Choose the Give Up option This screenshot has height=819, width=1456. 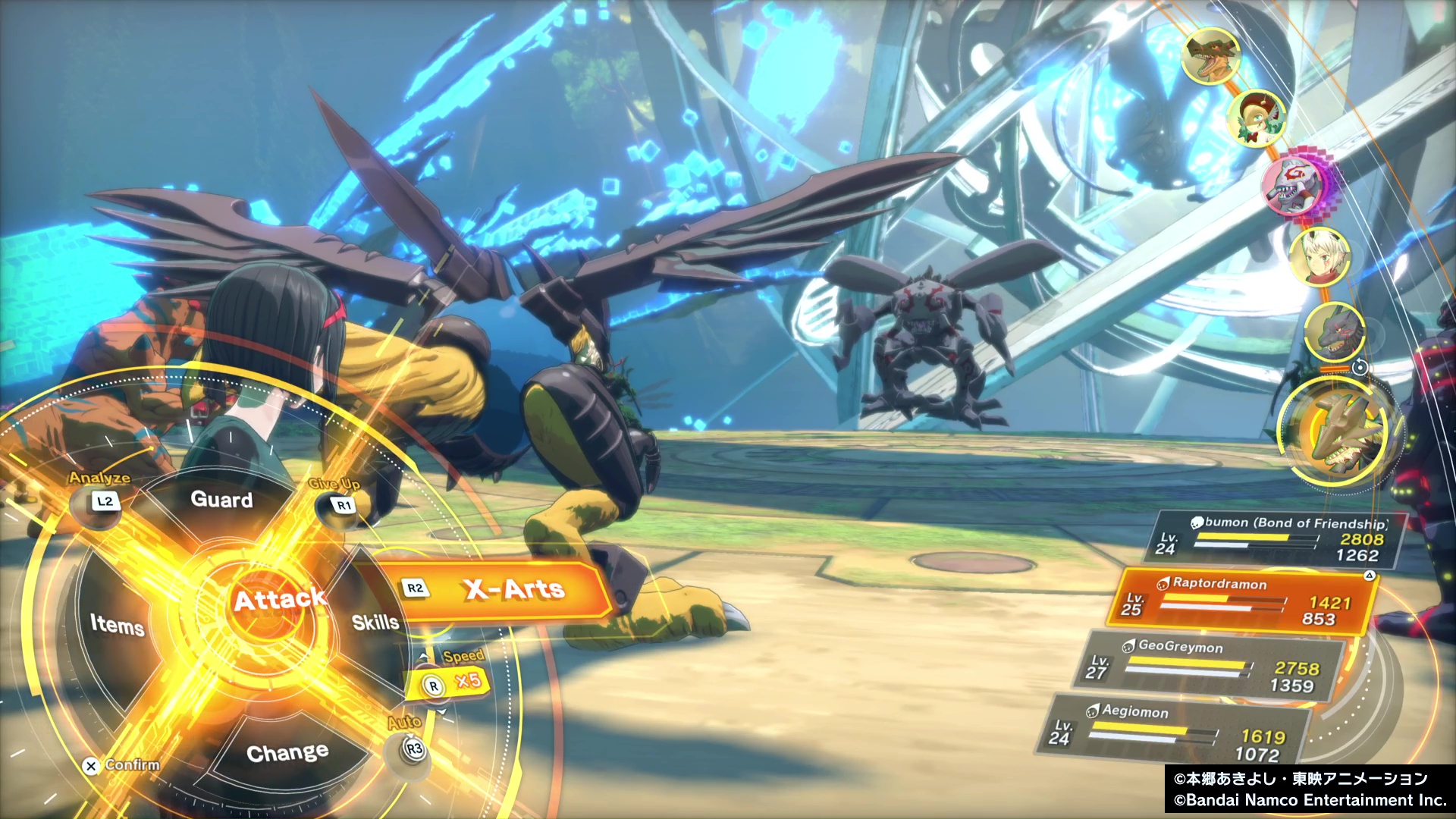coord(344,504)
